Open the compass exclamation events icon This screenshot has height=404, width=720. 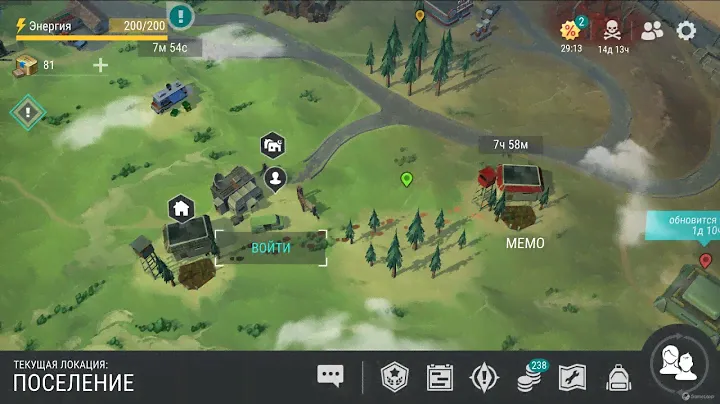tap(484, 377)
